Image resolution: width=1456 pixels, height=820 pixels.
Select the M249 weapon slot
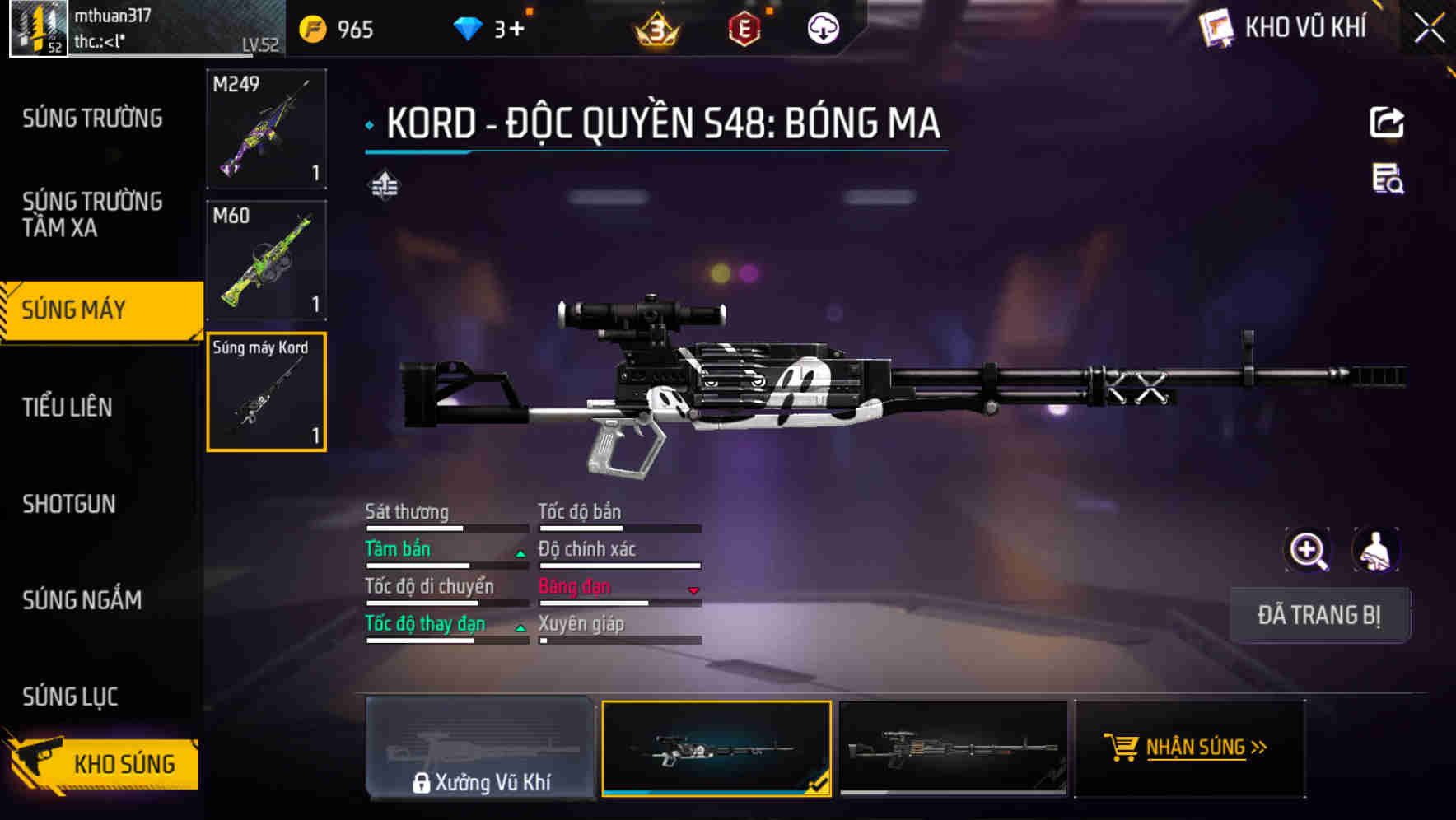[266, 128]
